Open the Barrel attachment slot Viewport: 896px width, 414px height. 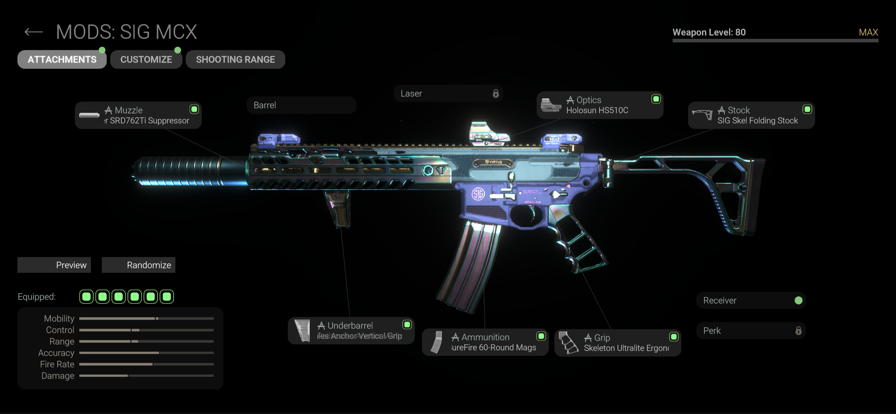[300, 105]
